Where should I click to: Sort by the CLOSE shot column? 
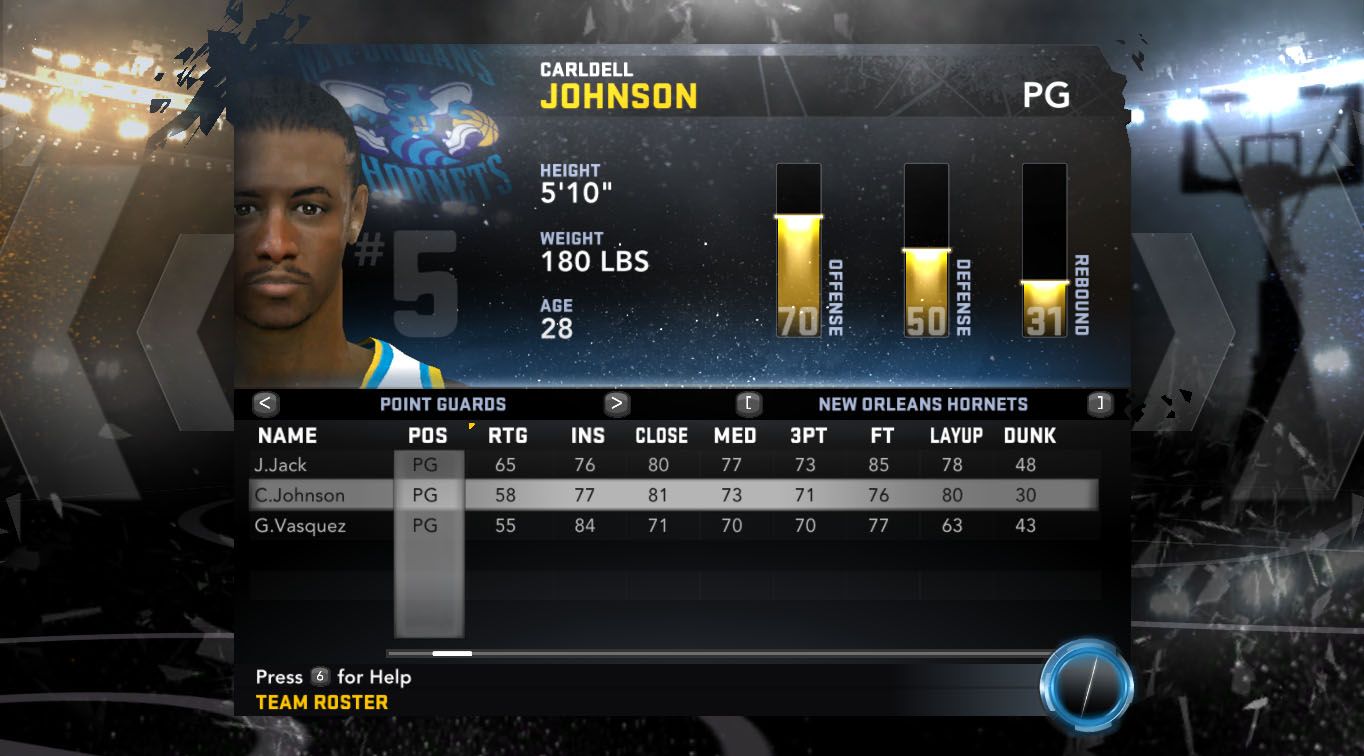(x=661, y=436)
